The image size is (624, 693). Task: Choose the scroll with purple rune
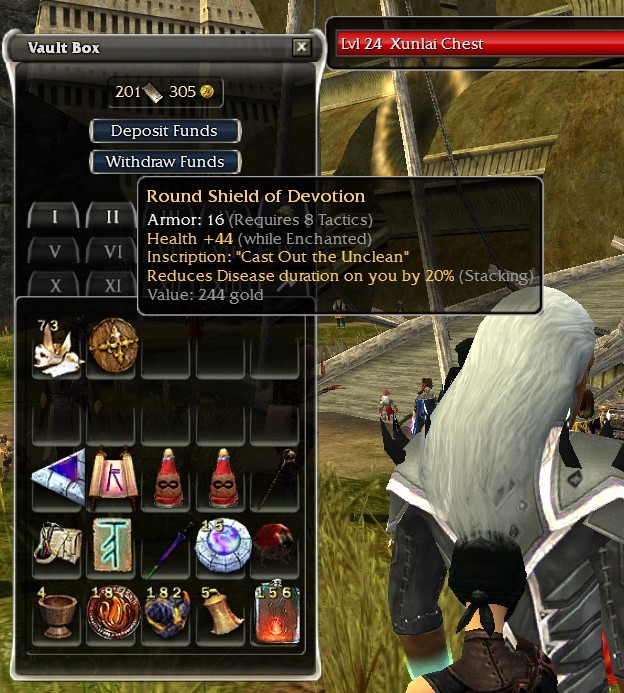click(x=111, y=477)
